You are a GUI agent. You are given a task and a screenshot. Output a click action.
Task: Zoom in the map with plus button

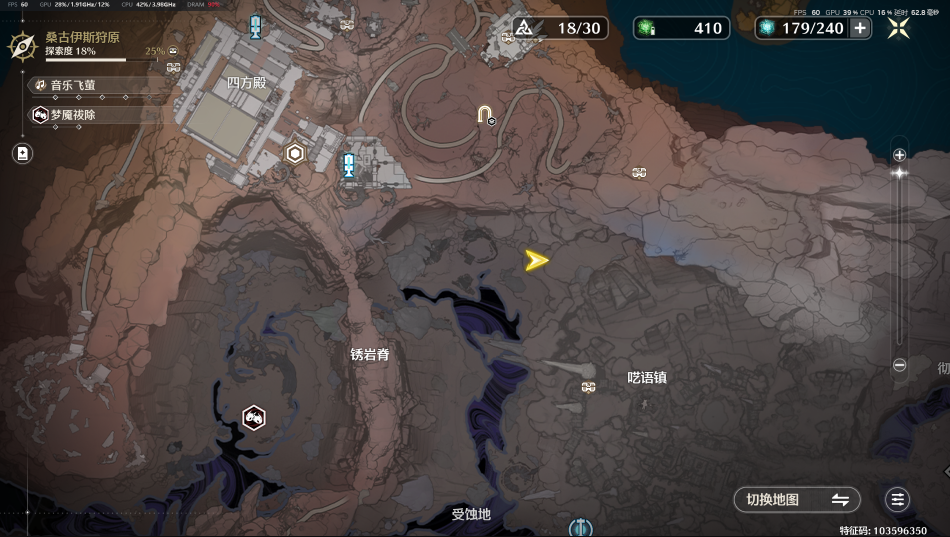[899, 155]
